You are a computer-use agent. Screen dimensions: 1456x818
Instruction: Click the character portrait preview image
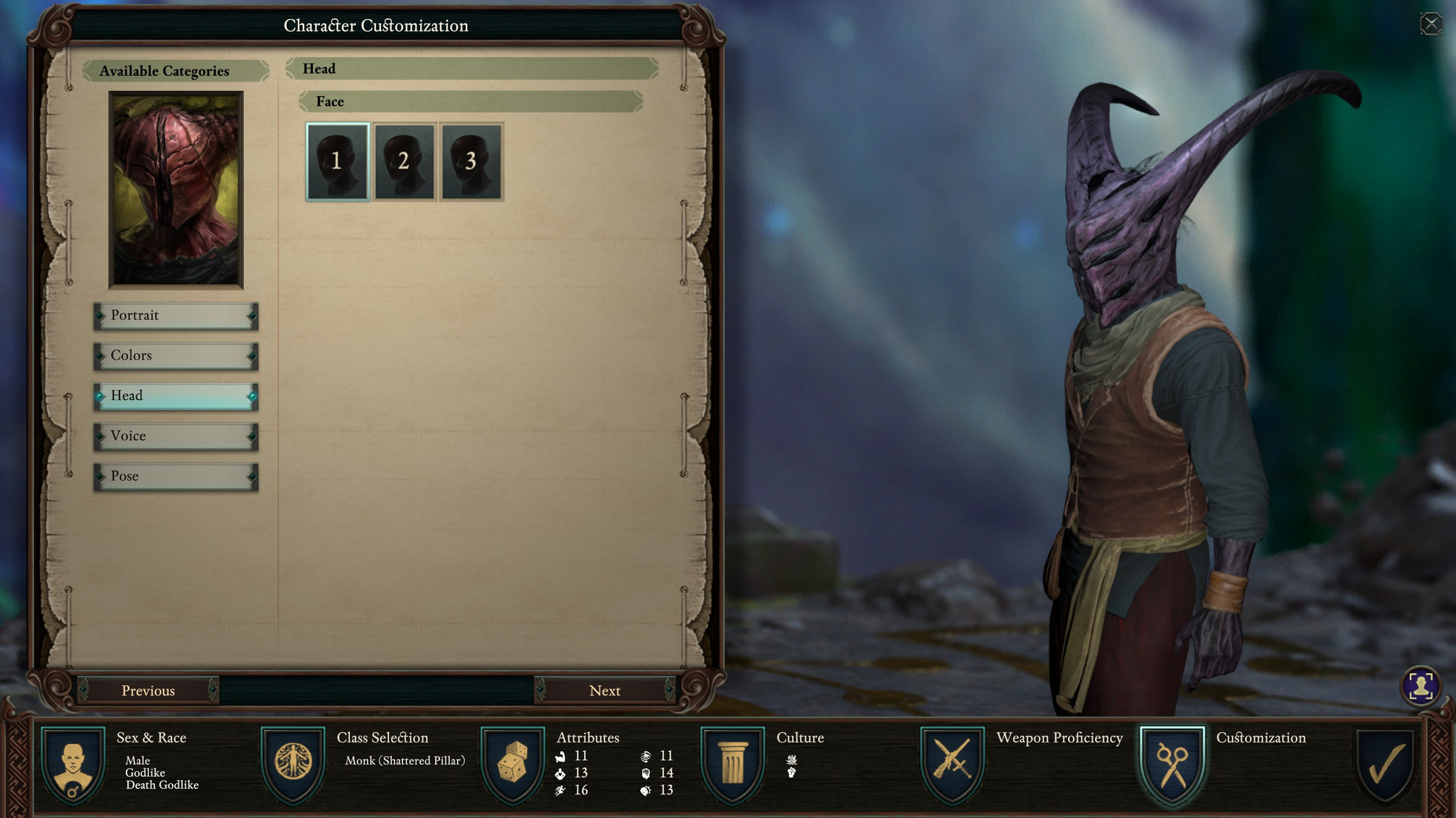tap(176, 189)
